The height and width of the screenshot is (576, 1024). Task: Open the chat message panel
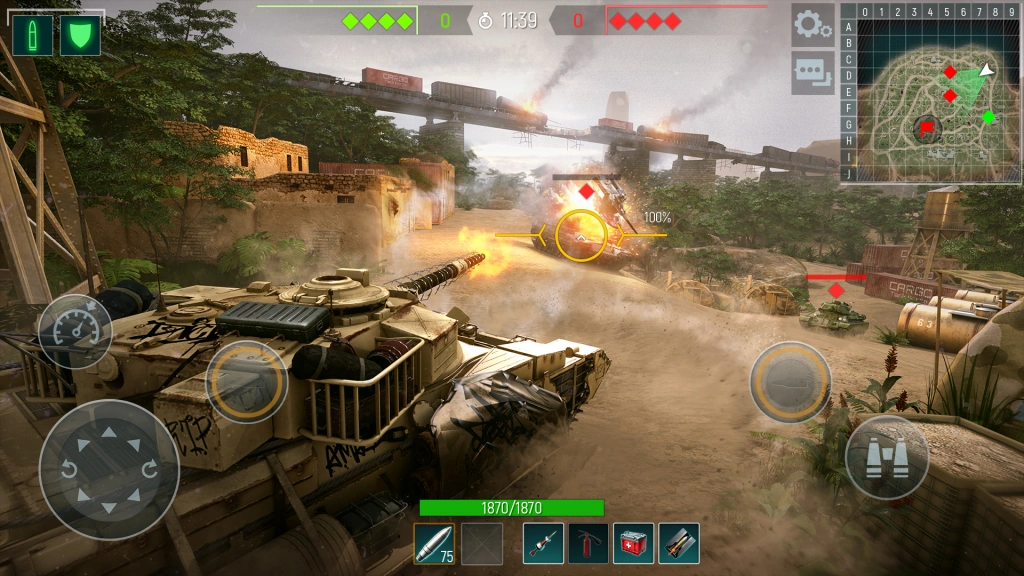coord(812,73)
